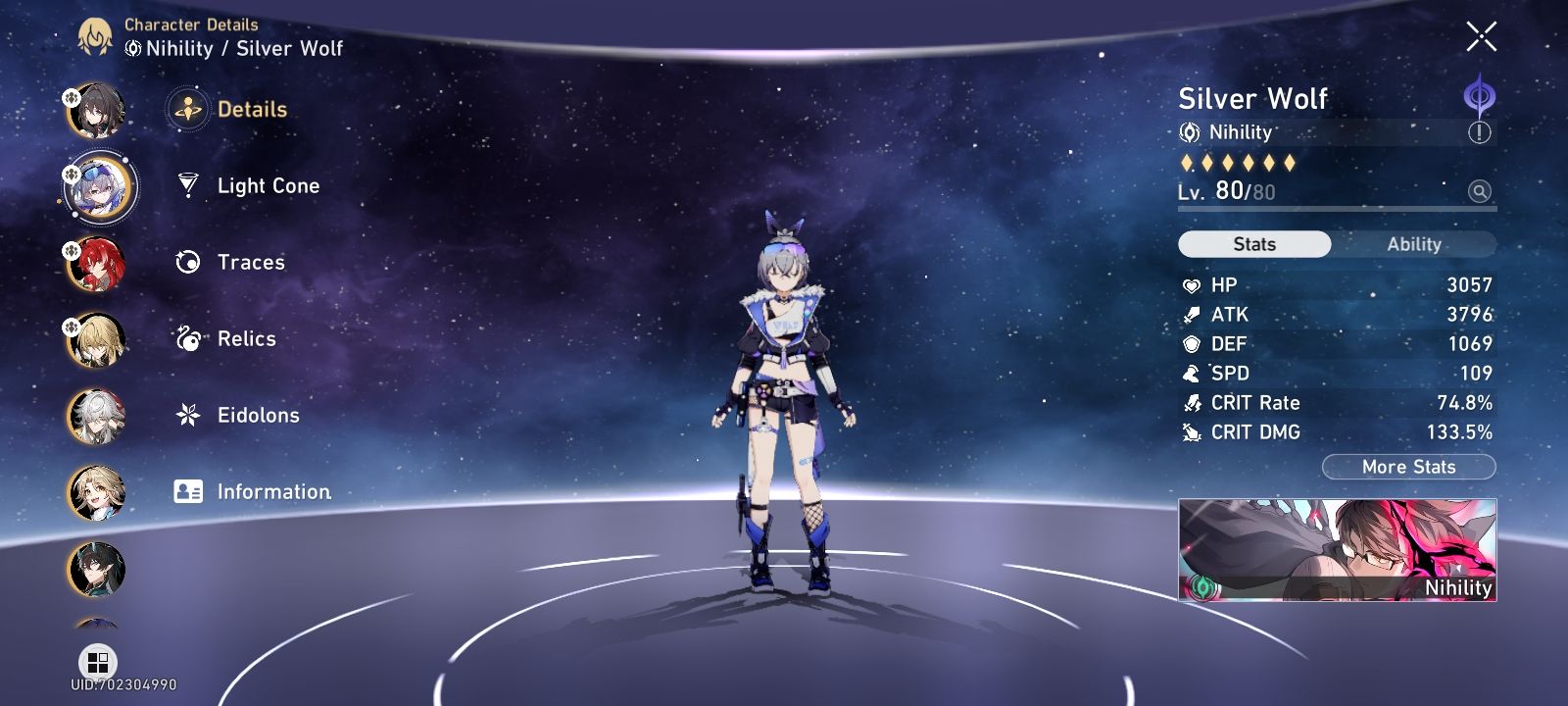
Task: Click the HP heart stat icon
Action: tap(1191, 284)
